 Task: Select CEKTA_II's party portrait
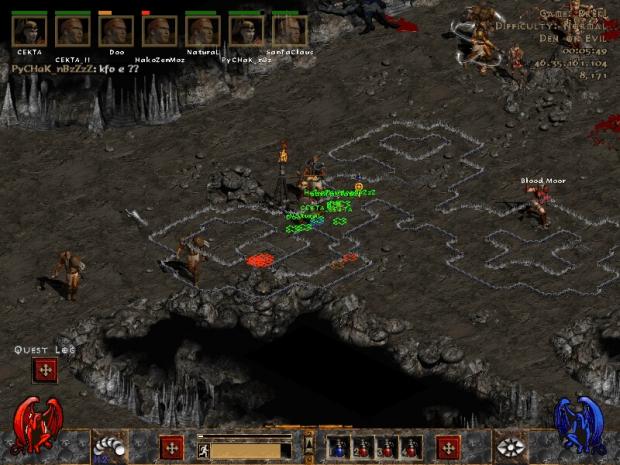pyautogui.click(x=72, y=30)
